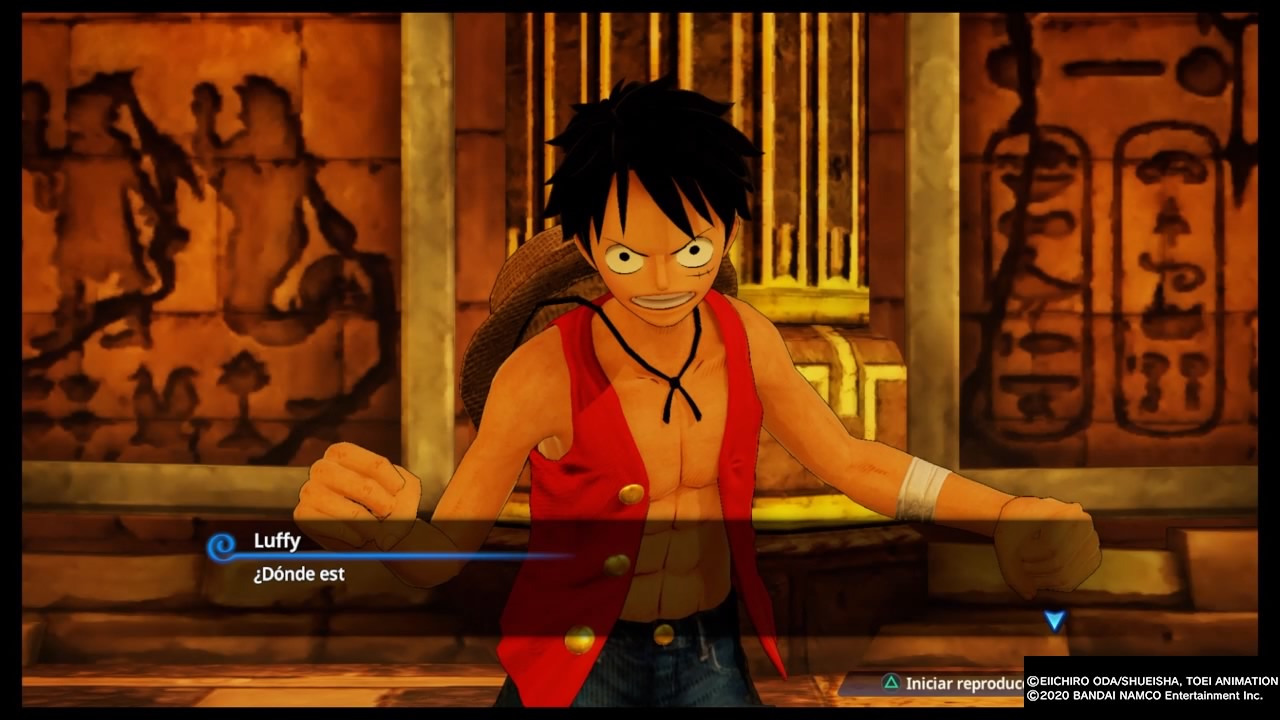This screenshot has width=1280, height=720.
Task: Advance dialogue with the blue down arrow
Action: coord(1054,621)
